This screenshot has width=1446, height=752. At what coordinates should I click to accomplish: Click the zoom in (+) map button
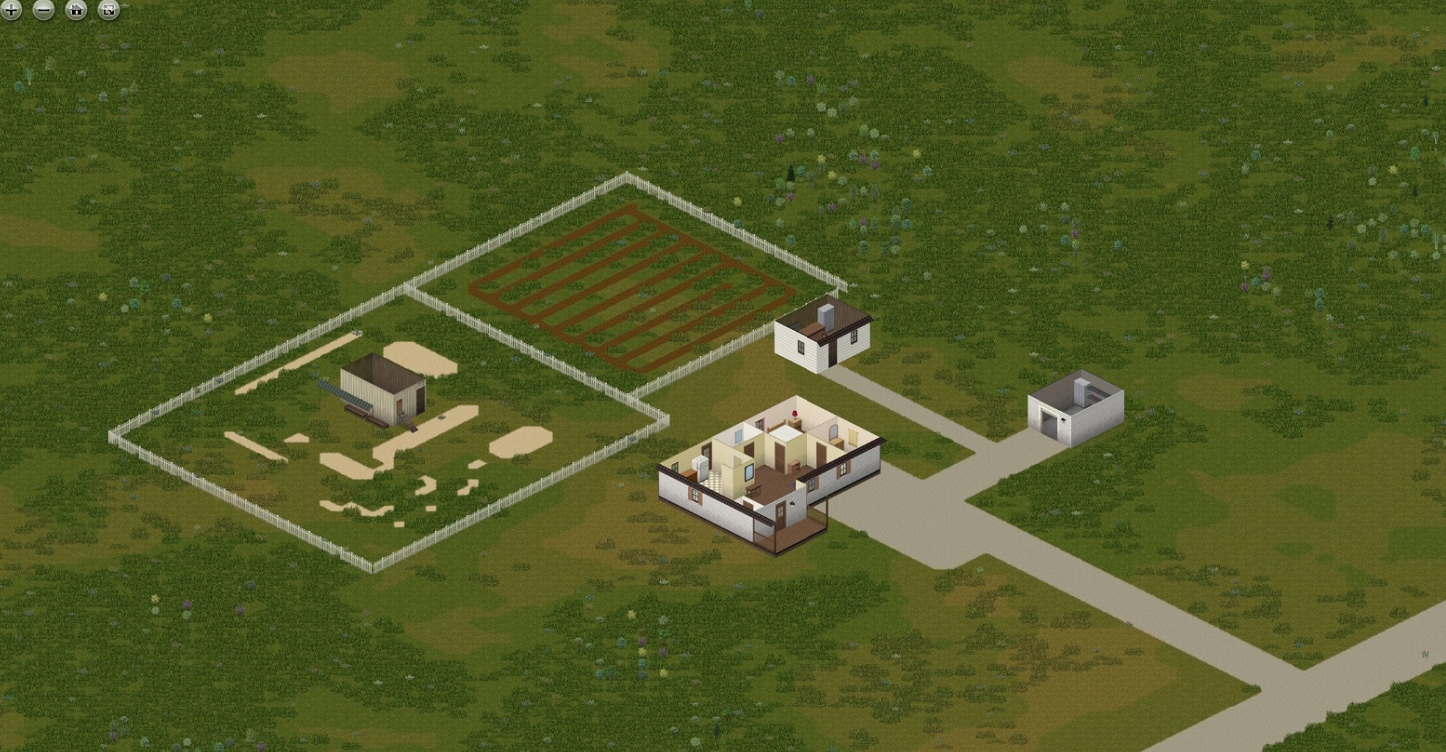pos(10,10)
